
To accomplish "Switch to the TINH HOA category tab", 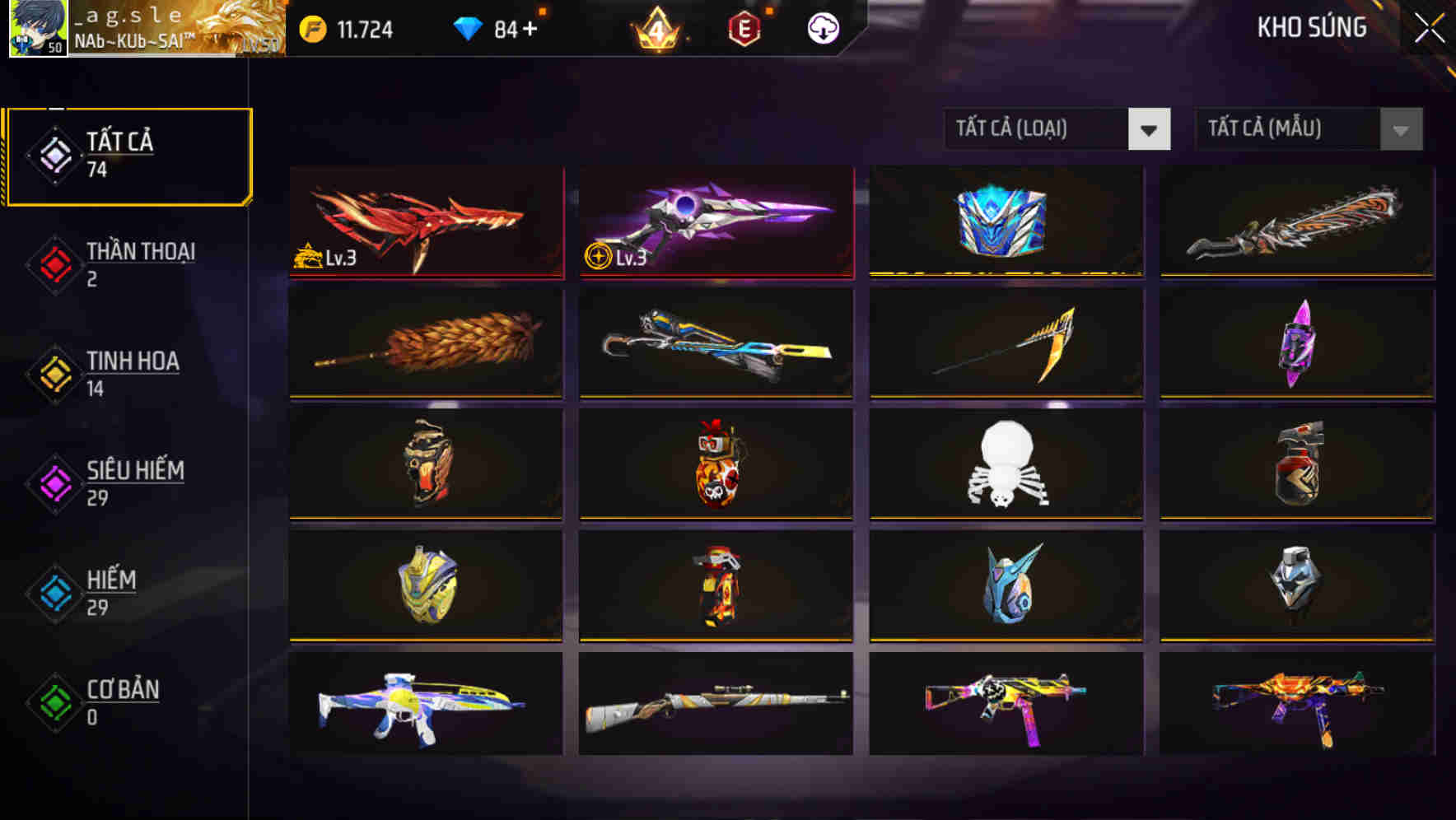I will (132, 373).
